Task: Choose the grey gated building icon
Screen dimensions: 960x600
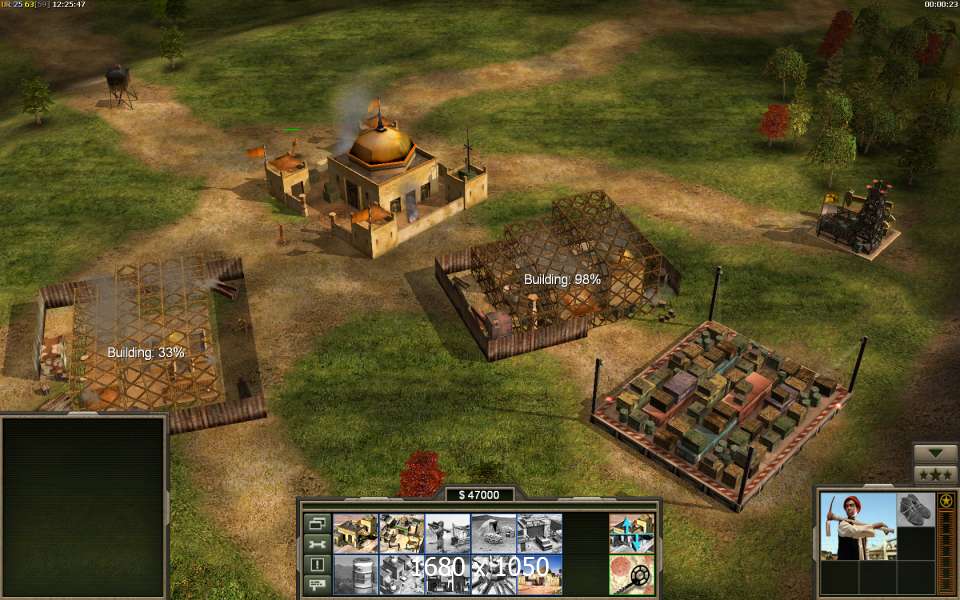Action: click(x=539, y=533)
